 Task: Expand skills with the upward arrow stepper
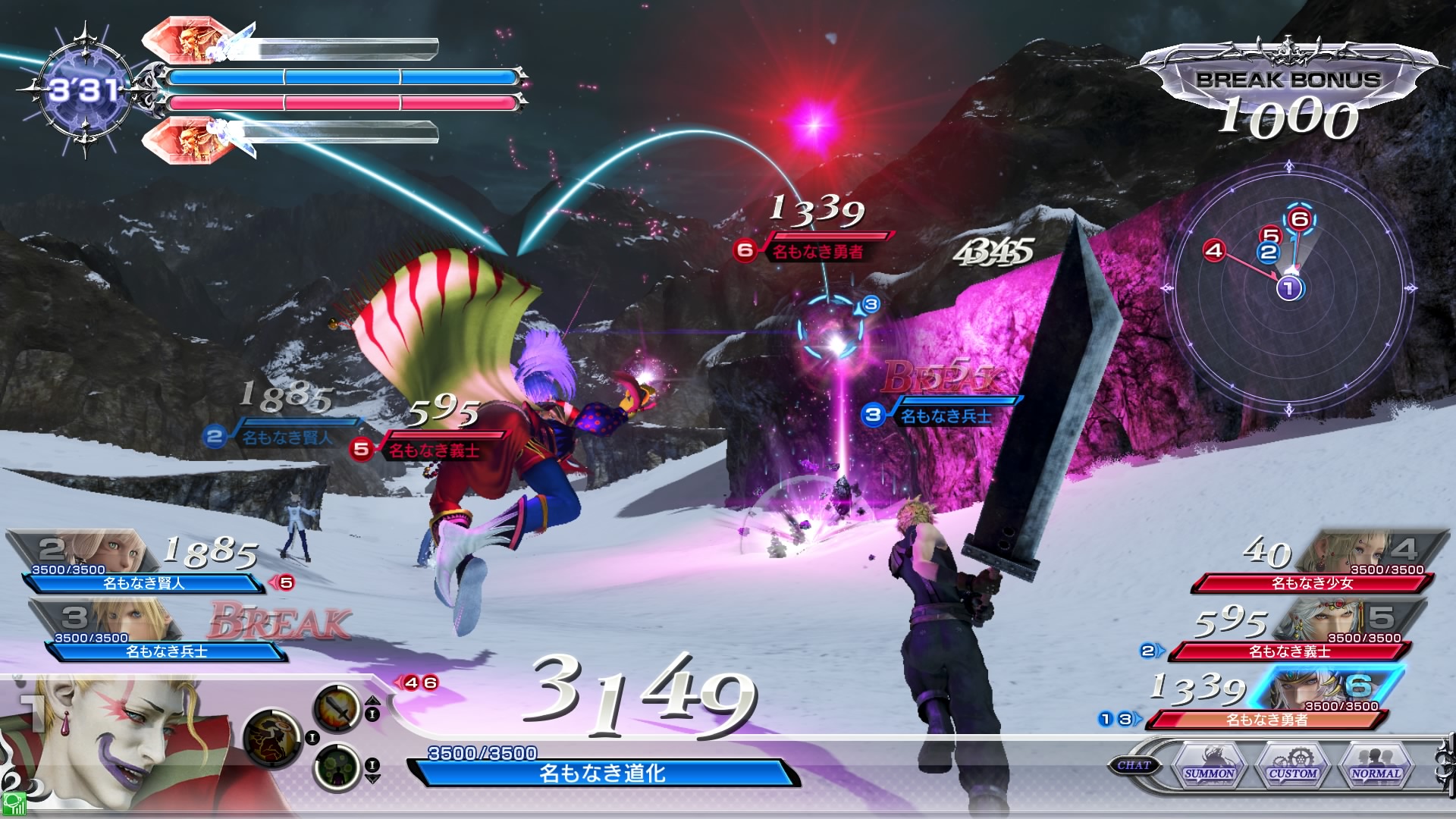[x=373, y=701]
